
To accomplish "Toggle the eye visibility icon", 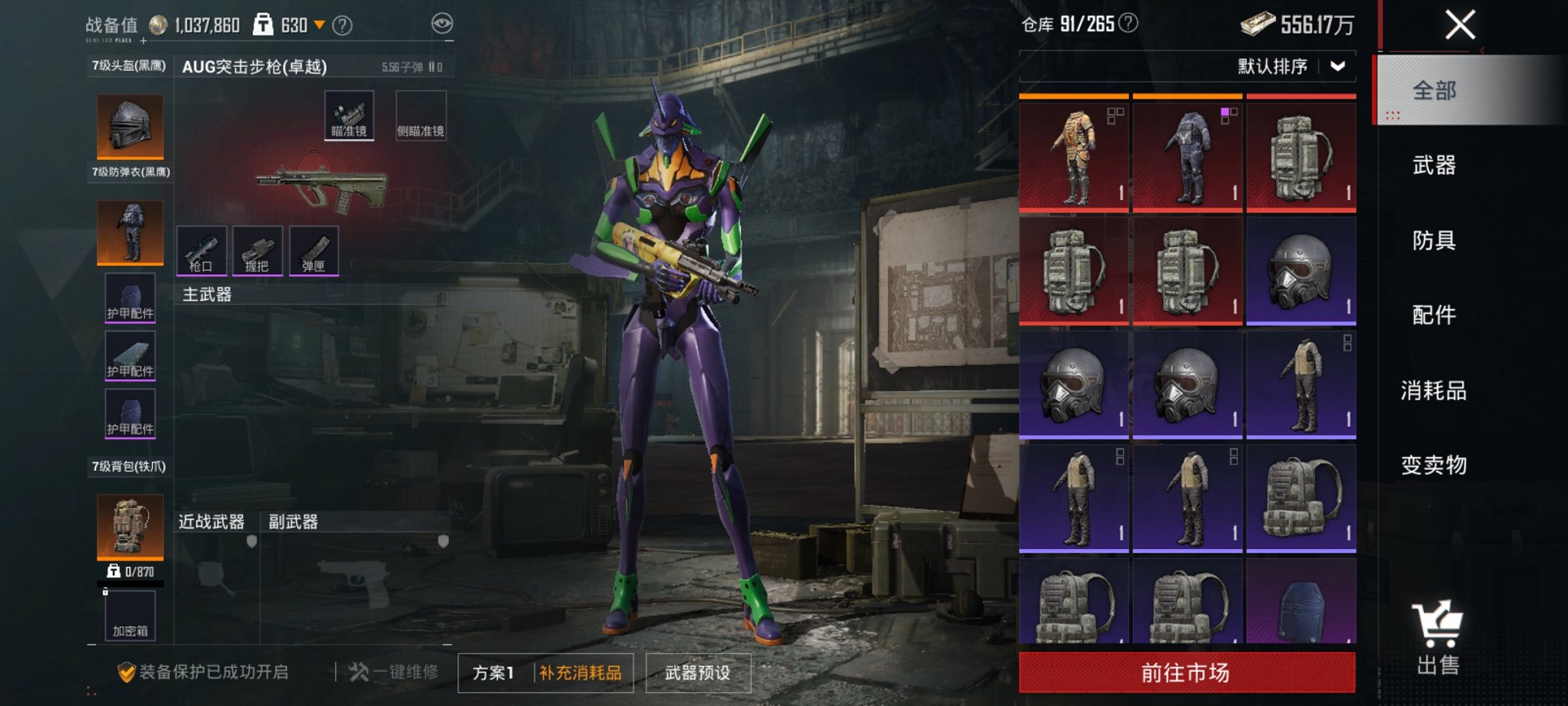I will (442, 24).
